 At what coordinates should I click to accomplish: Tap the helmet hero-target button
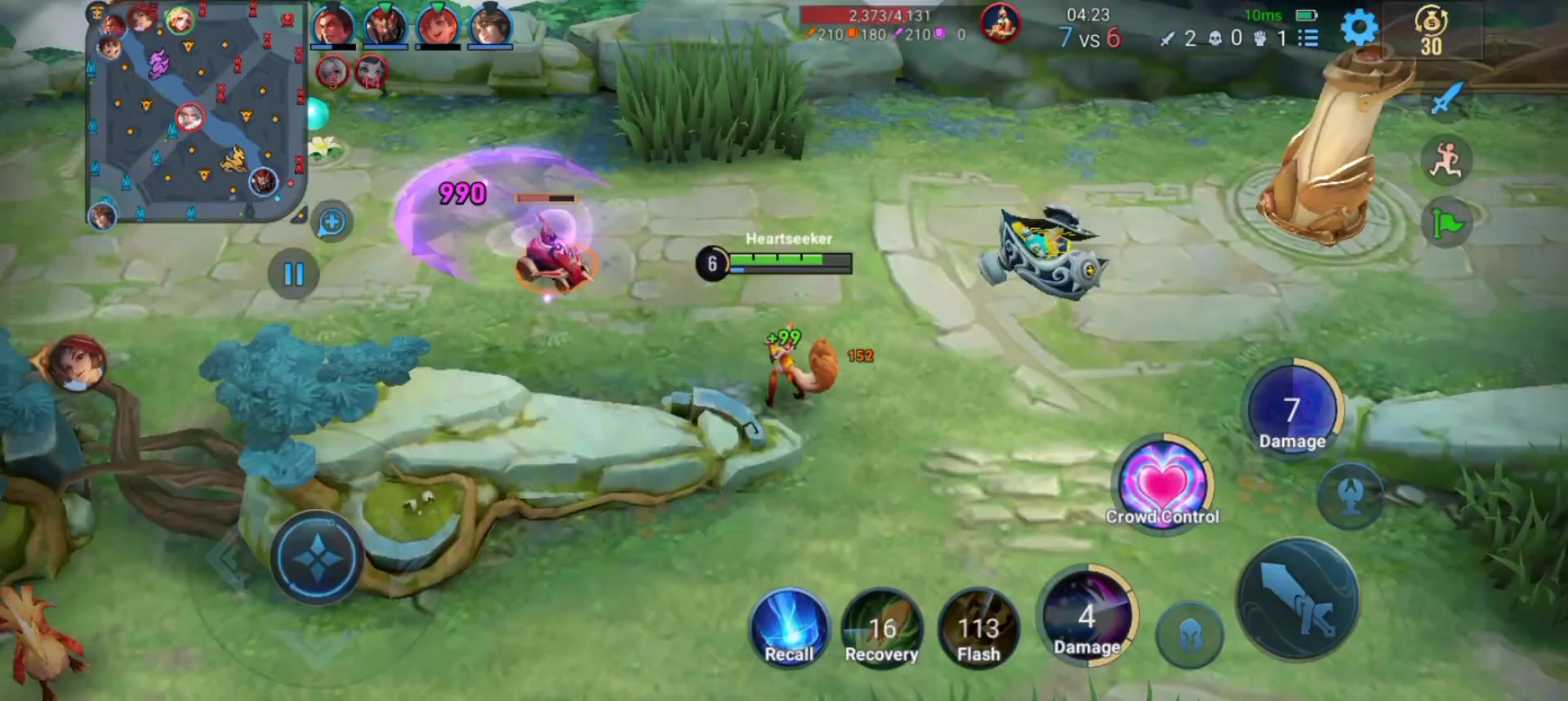[x=1190, y=635]
